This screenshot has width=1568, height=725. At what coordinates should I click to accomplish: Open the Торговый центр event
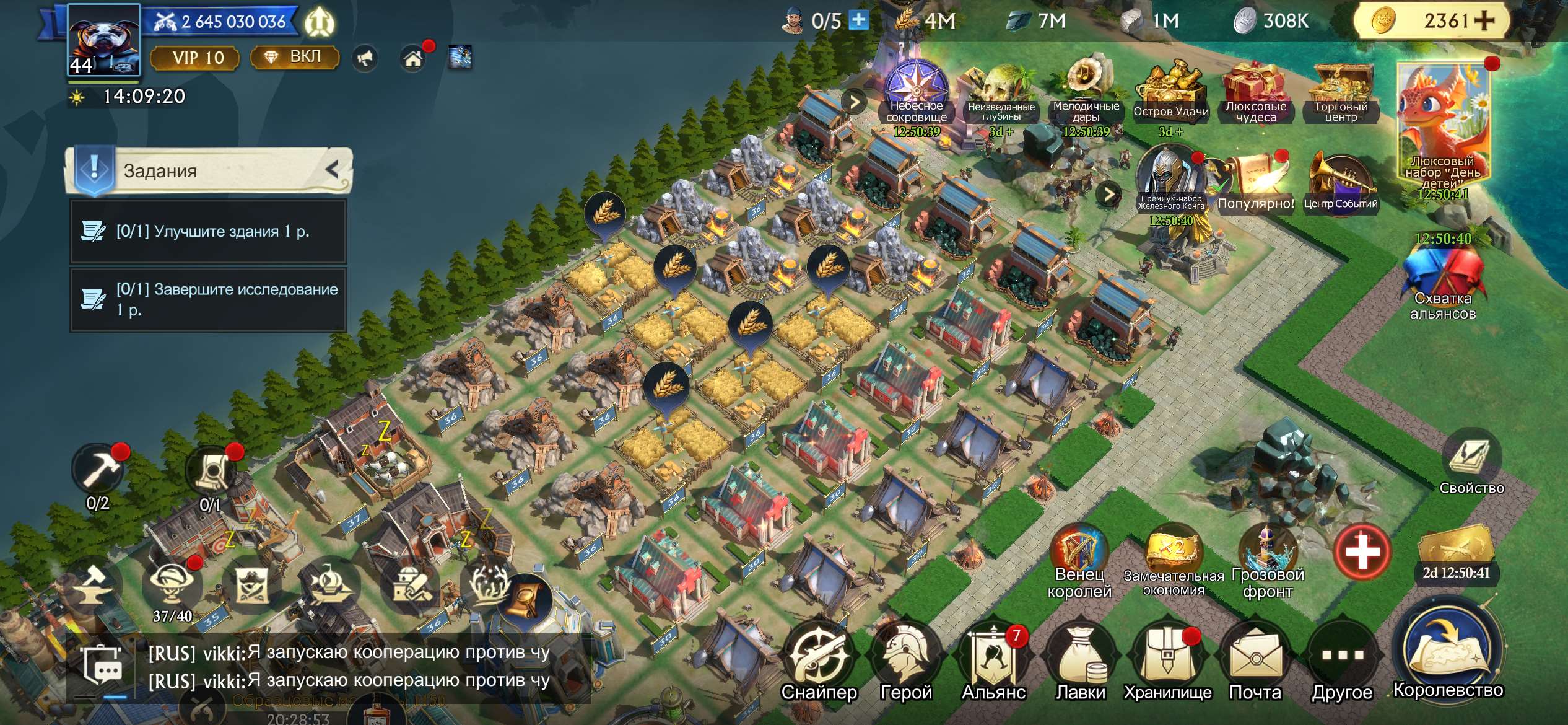pos(1341,94)
